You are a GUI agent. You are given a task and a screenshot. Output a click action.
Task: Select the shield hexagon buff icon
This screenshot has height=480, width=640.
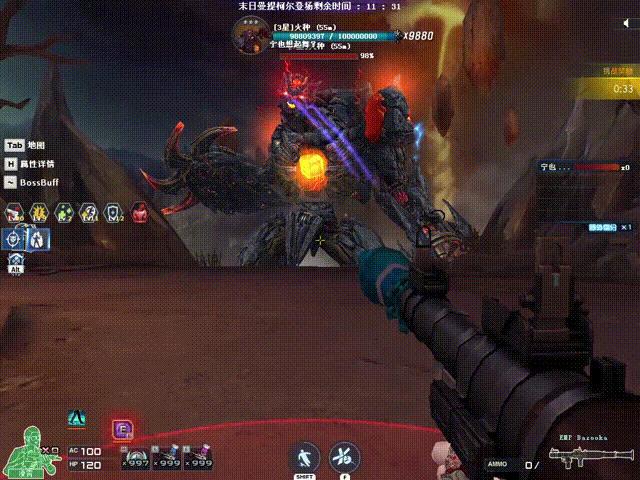pyautogui.click(x=114, y=212)
